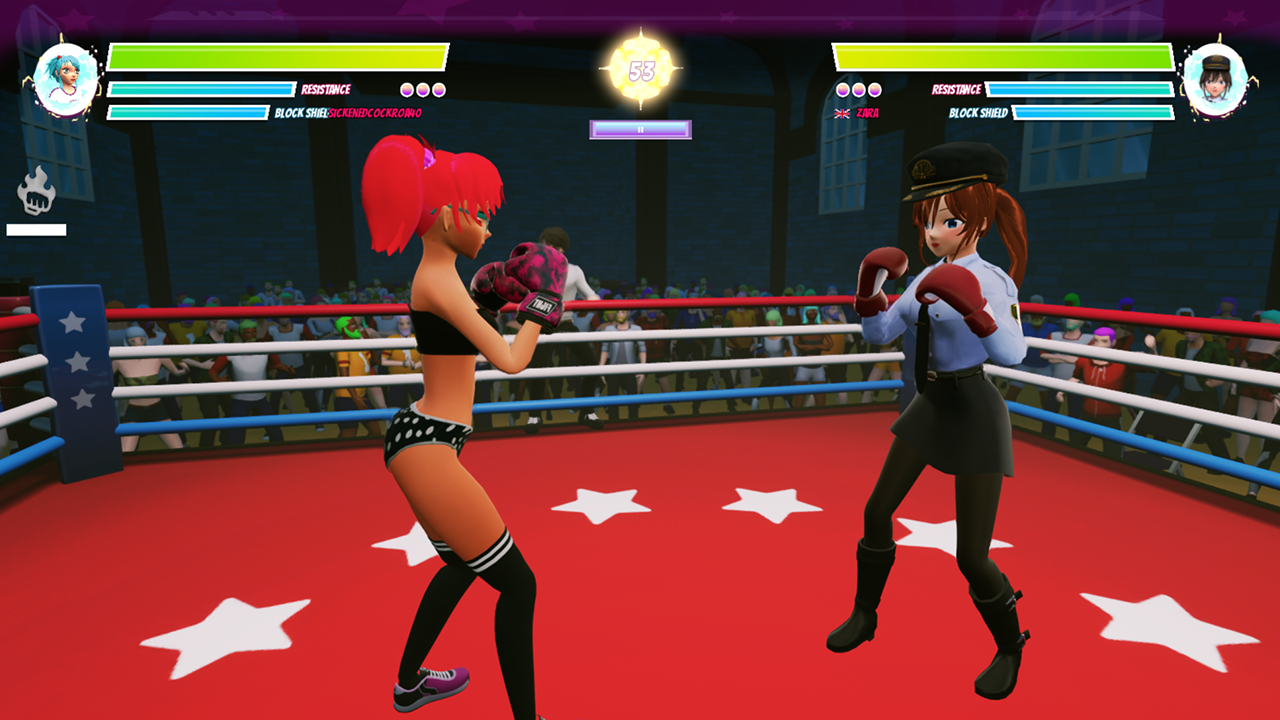Click the white charge bar under the fist icon
Viewport: 1280px width, 720px height.
(35, 228)
